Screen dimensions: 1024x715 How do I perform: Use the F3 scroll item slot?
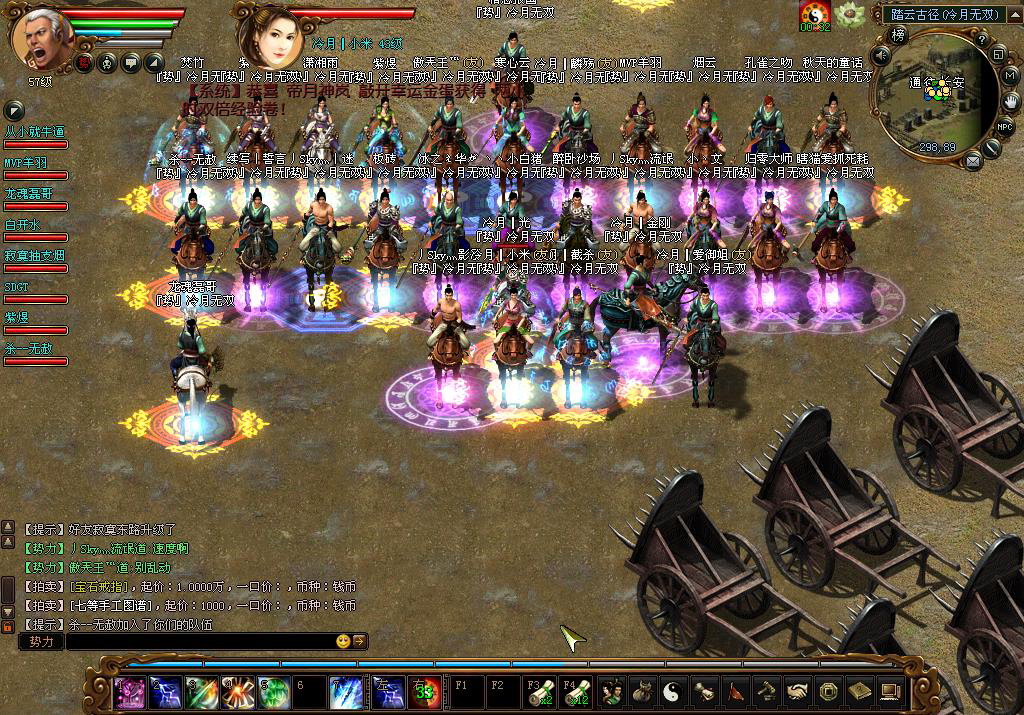[538, 690]
